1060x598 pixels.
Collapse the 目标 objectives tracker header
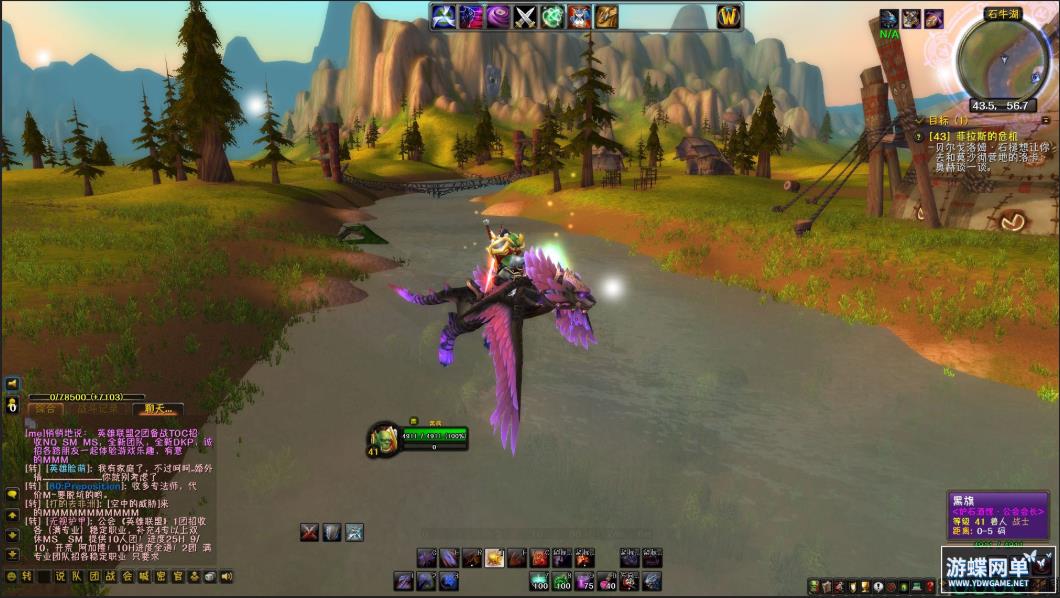click(x=1046, y=120)
